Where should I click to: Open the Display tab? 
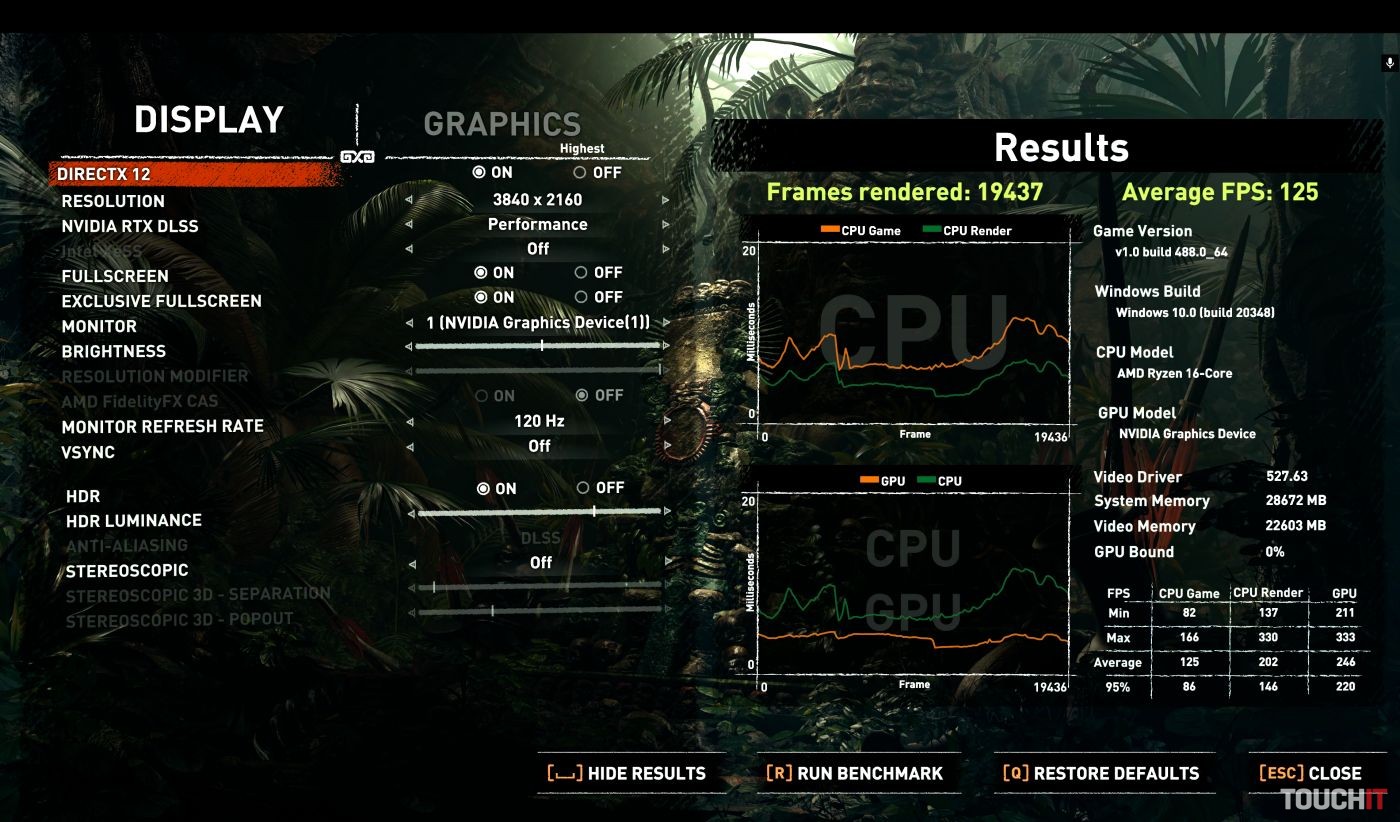209,120
